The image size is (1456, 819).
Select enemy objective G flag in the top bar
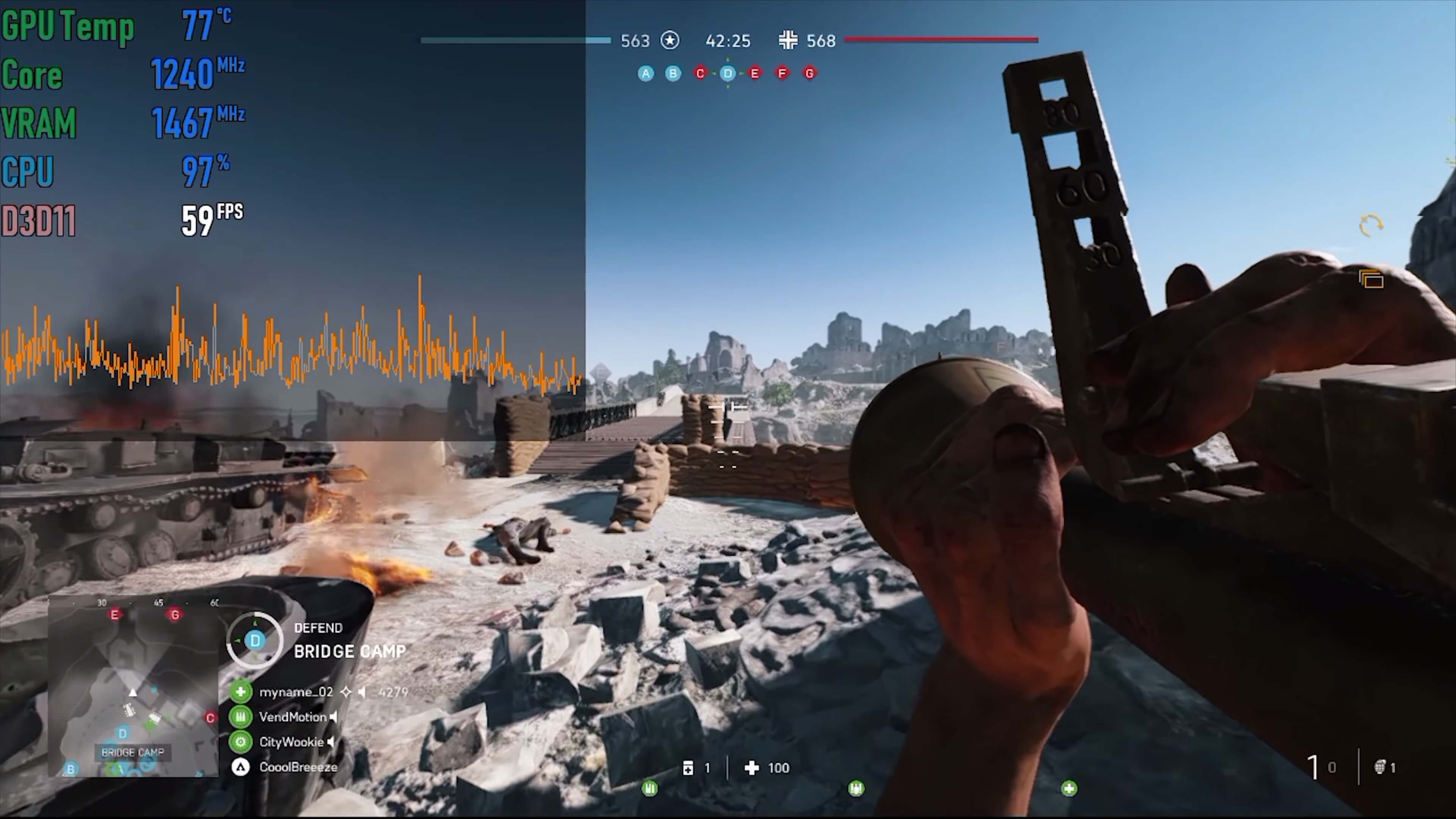coord(810,74)
